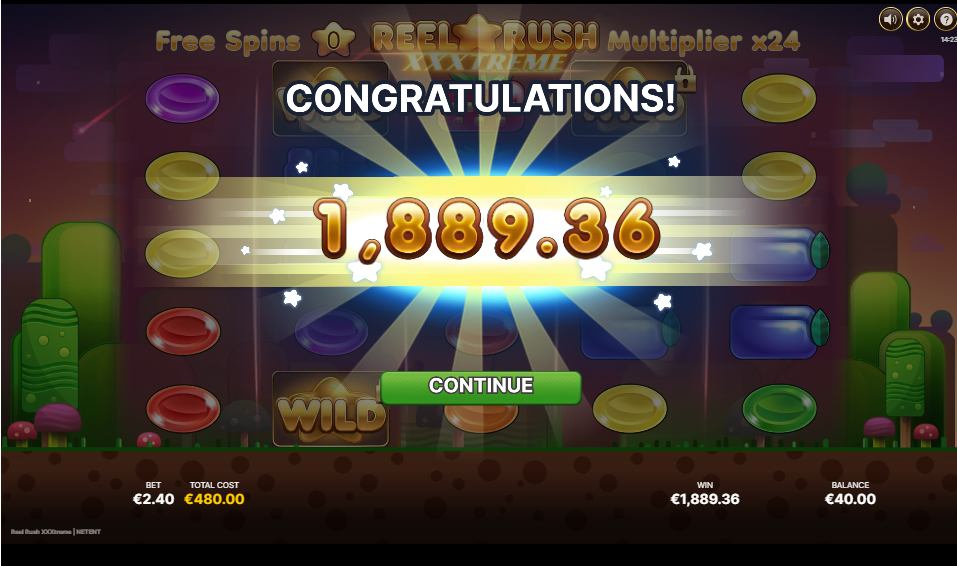The image size is (957, 566).
Task: Open the question mark help page
Action: [945, 19]
